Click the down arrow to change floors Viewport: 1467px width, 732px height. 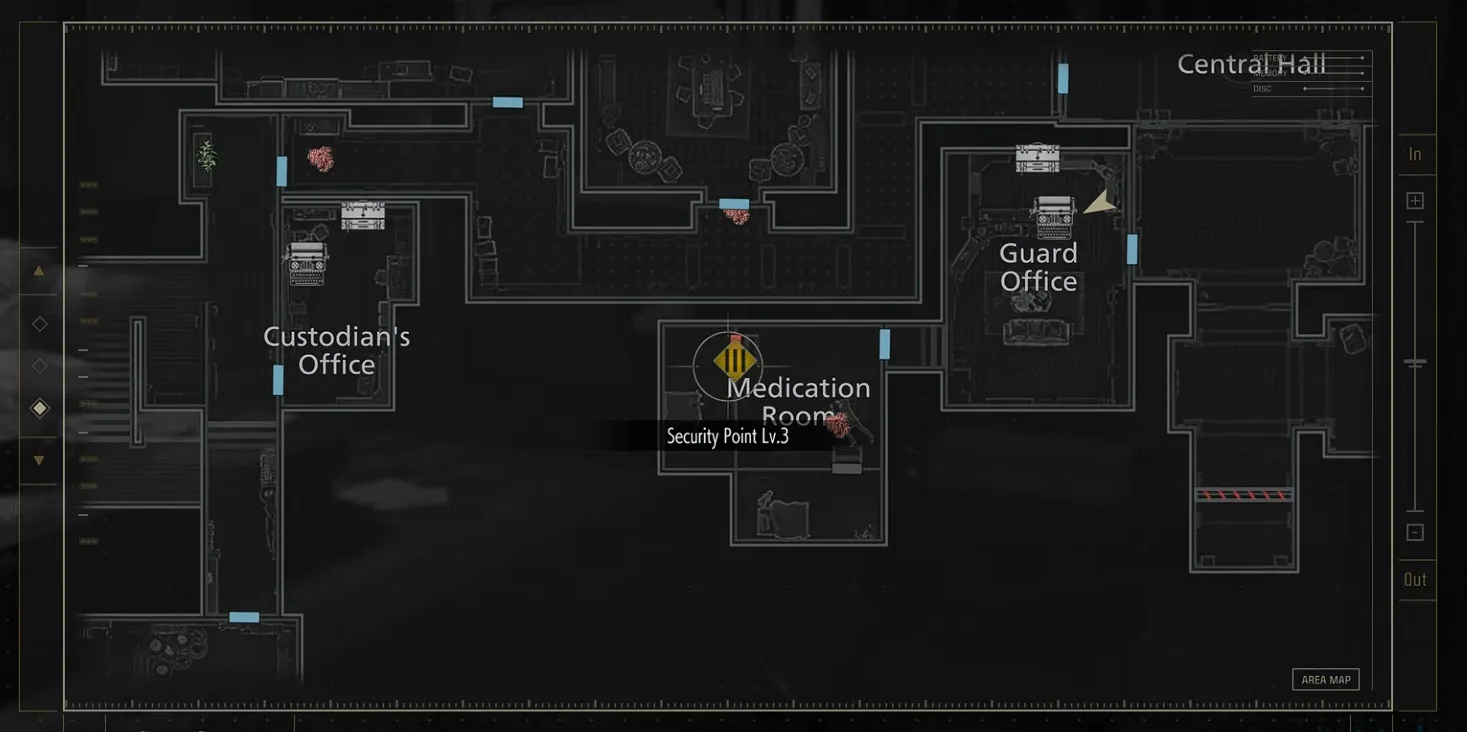point(39,458)
